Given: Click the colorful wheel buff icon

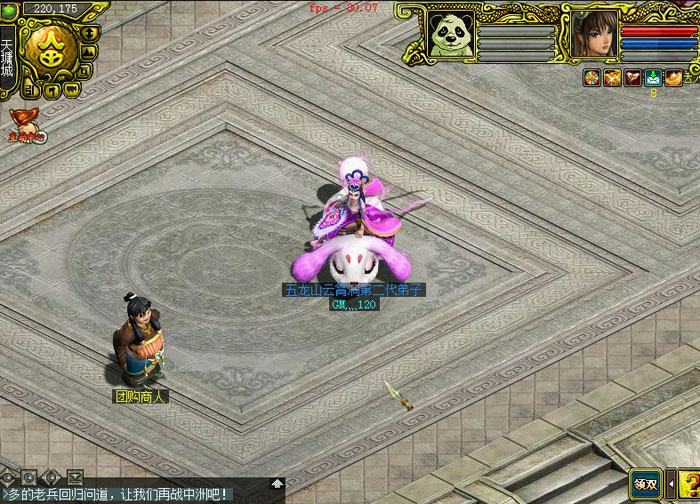Looking at the screenshot, I should coord(592,78).
